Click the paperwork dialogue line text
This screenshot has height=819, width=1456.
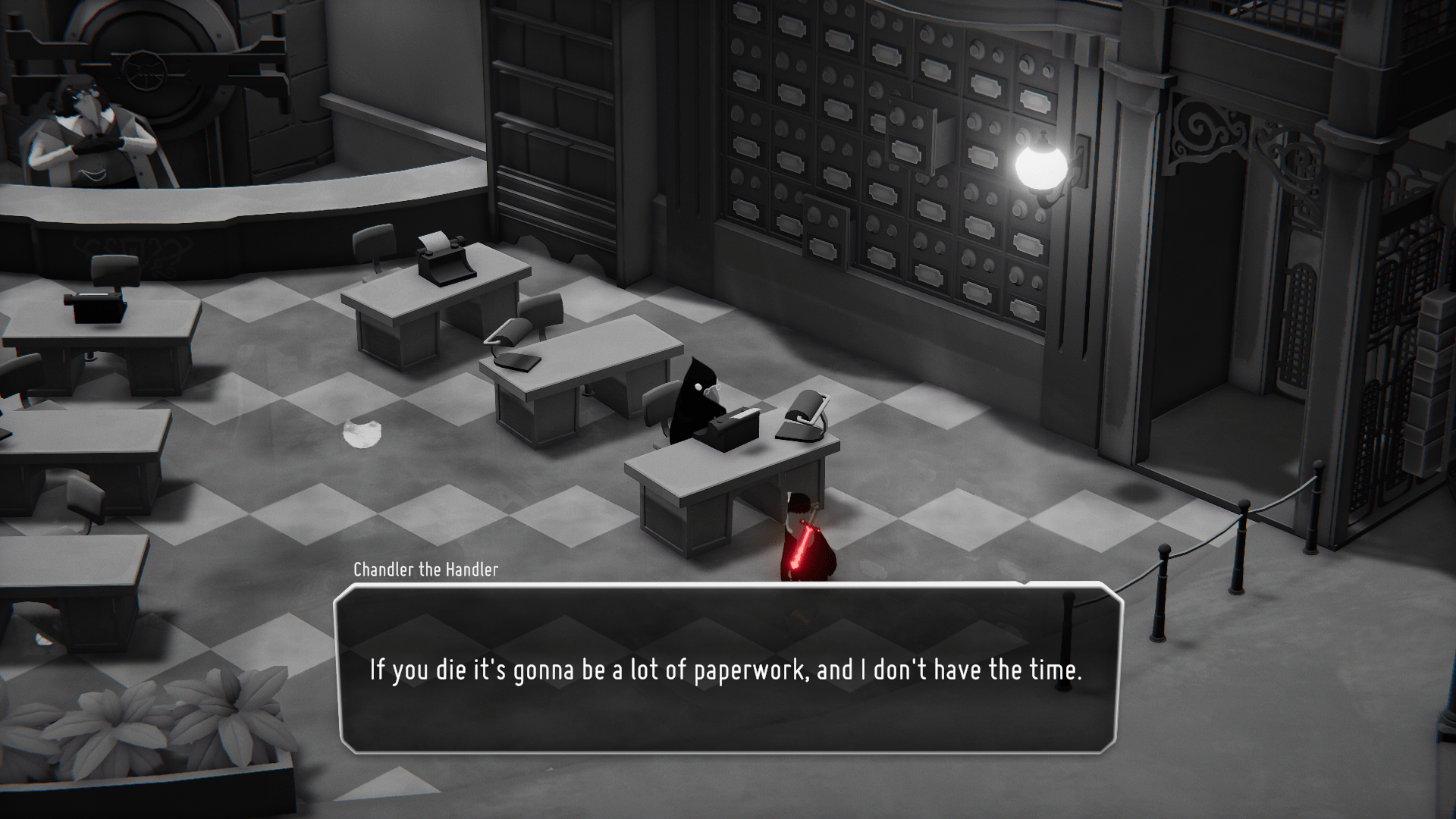726,670
